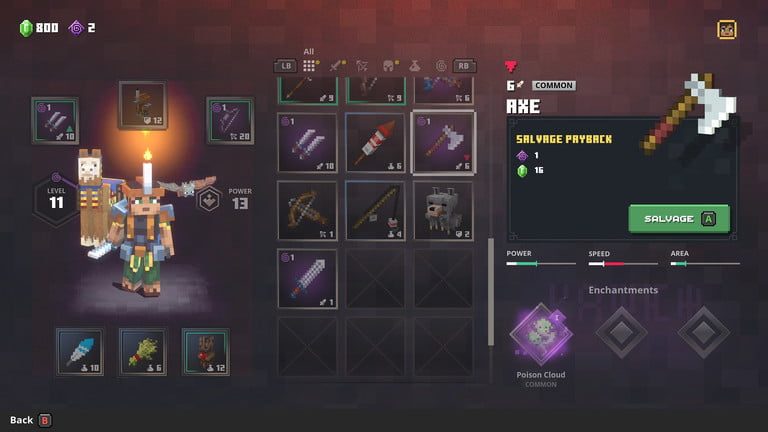Select the firework rocket inventory slot
The image size is (768, 432).
coord(375,142)
